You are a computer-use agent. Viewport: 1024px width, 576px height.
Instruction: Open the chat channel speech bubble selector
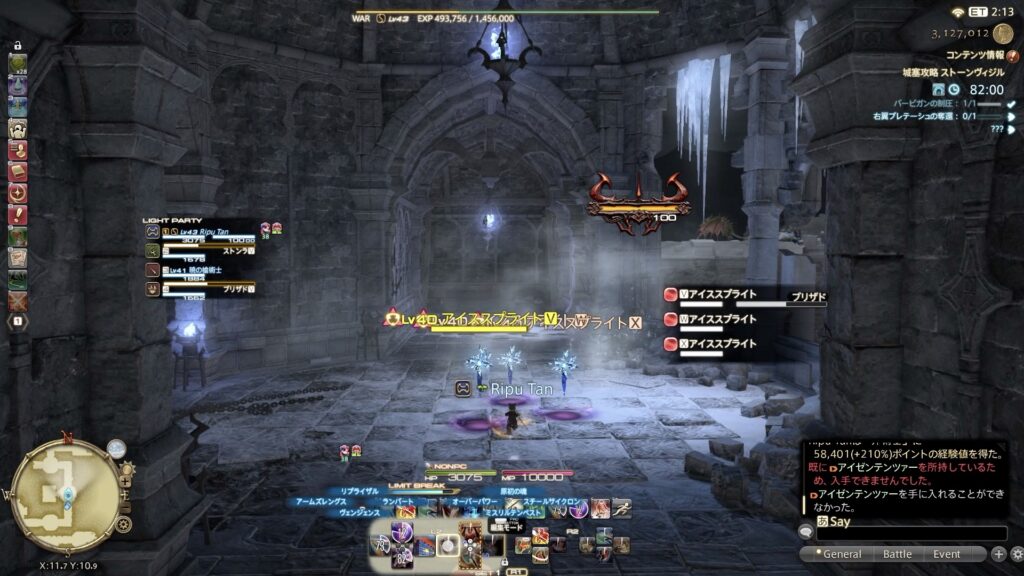point(805,531)
